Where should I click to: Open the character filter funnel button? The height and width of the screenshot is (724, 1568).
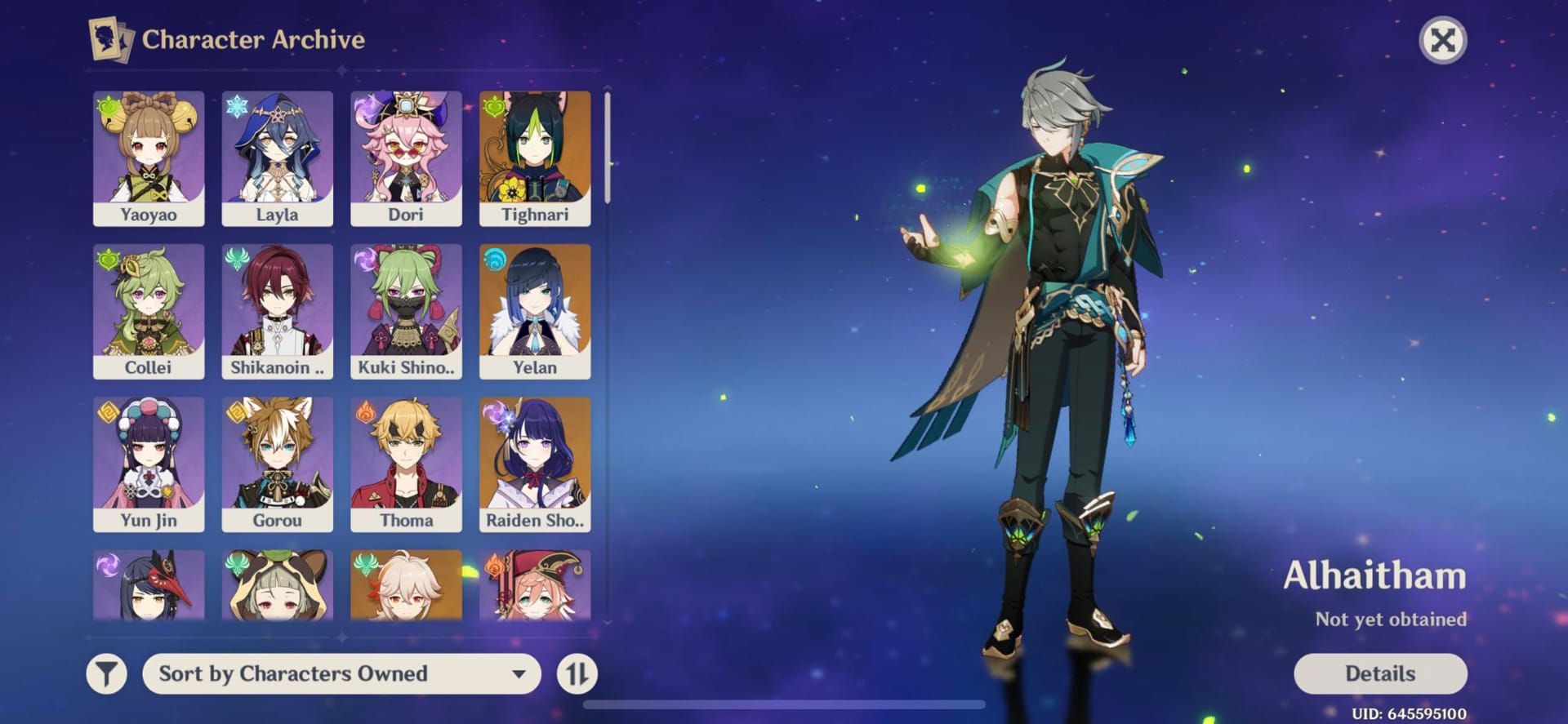tap(107, 673)
